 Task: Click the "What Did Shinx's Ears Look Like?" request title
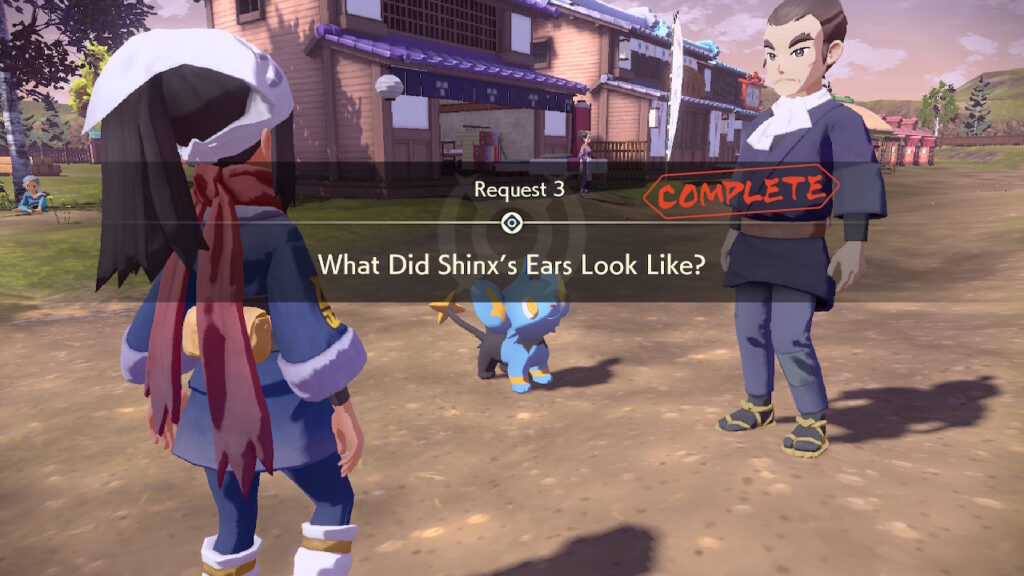point(512,264)
